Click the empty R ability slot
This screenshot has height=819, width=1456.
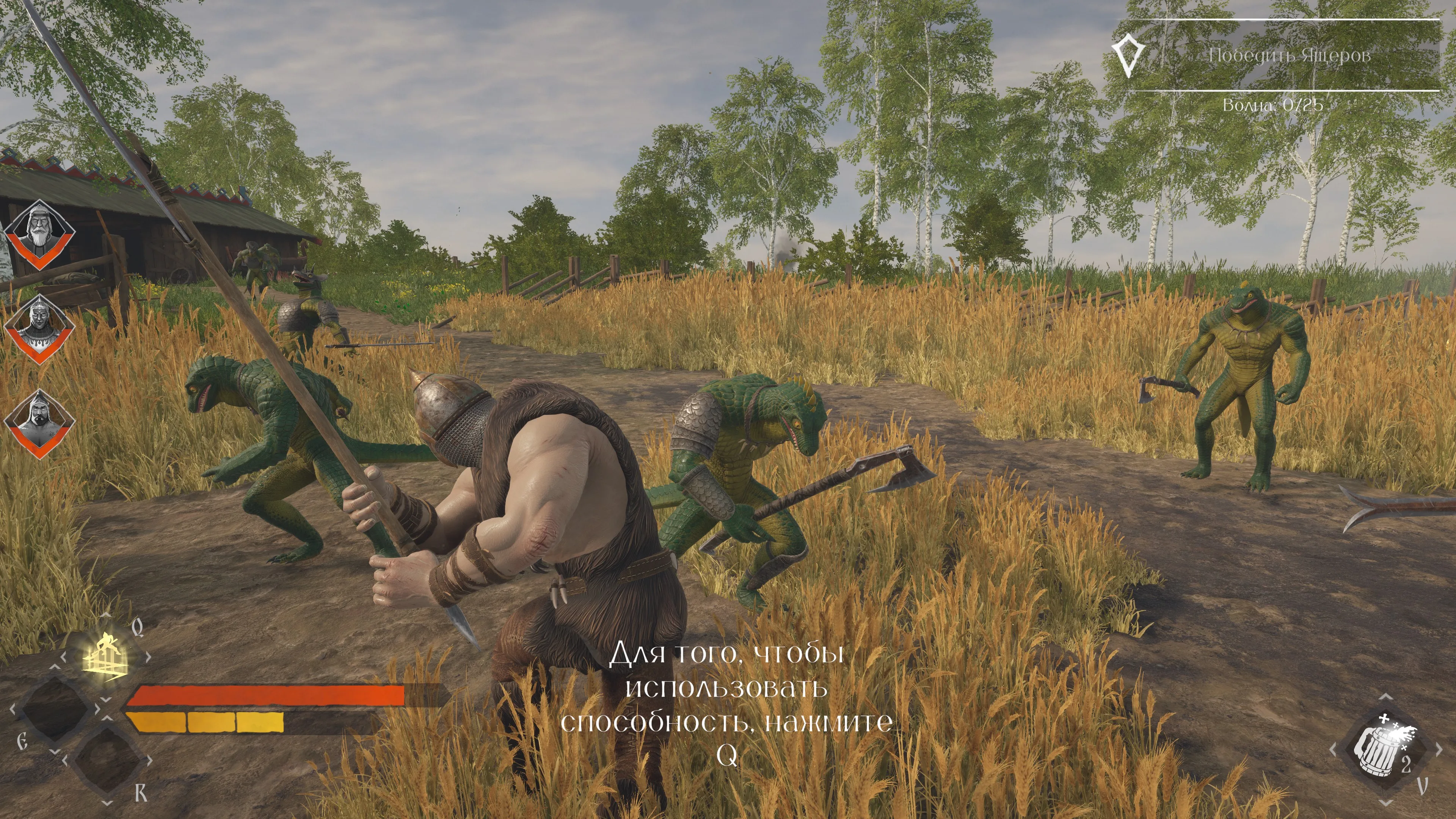[x=107, y=760]
